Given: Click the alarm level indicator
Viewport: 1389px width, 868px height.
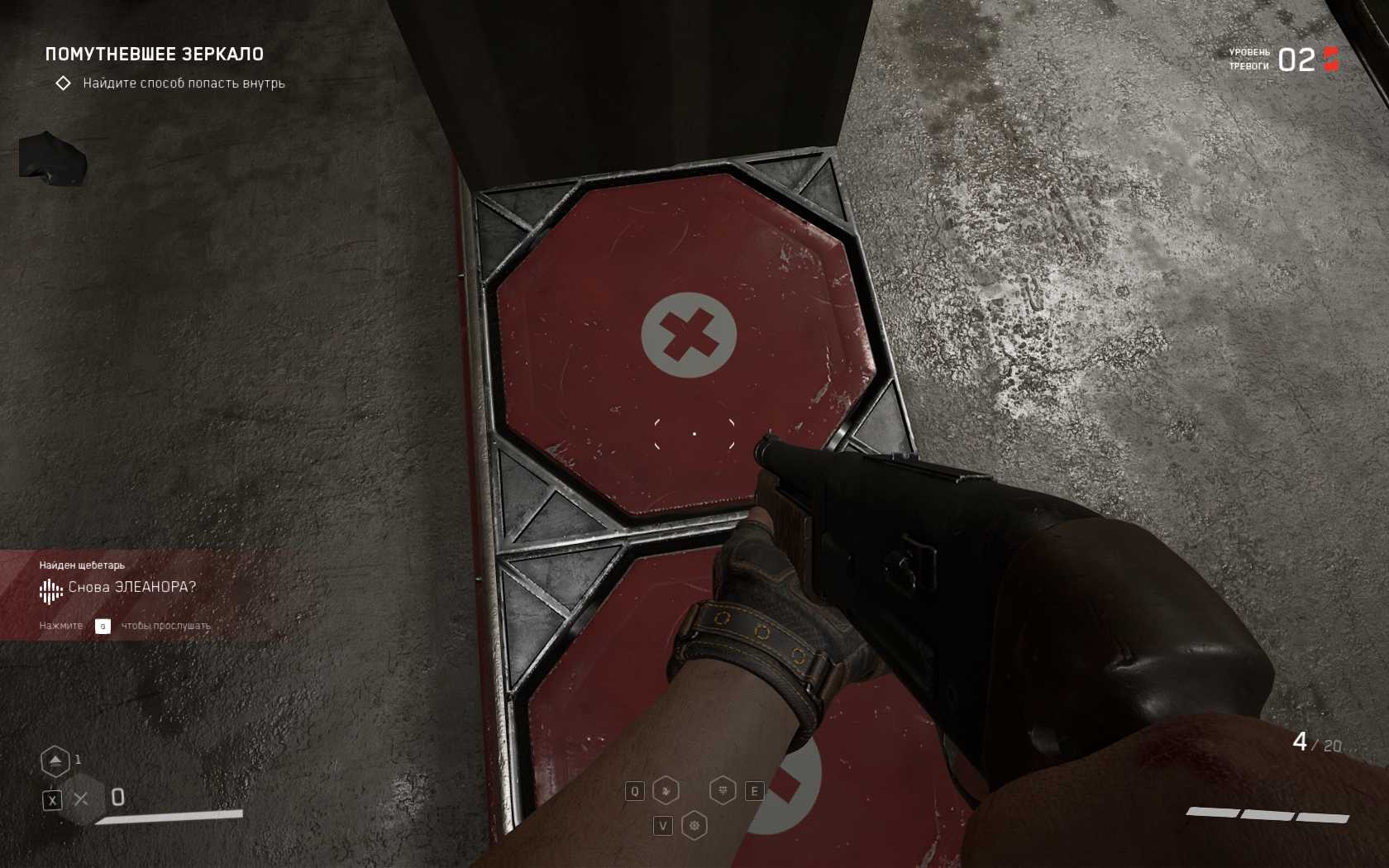Looking at the screenshot, I should pos(1296,60).
